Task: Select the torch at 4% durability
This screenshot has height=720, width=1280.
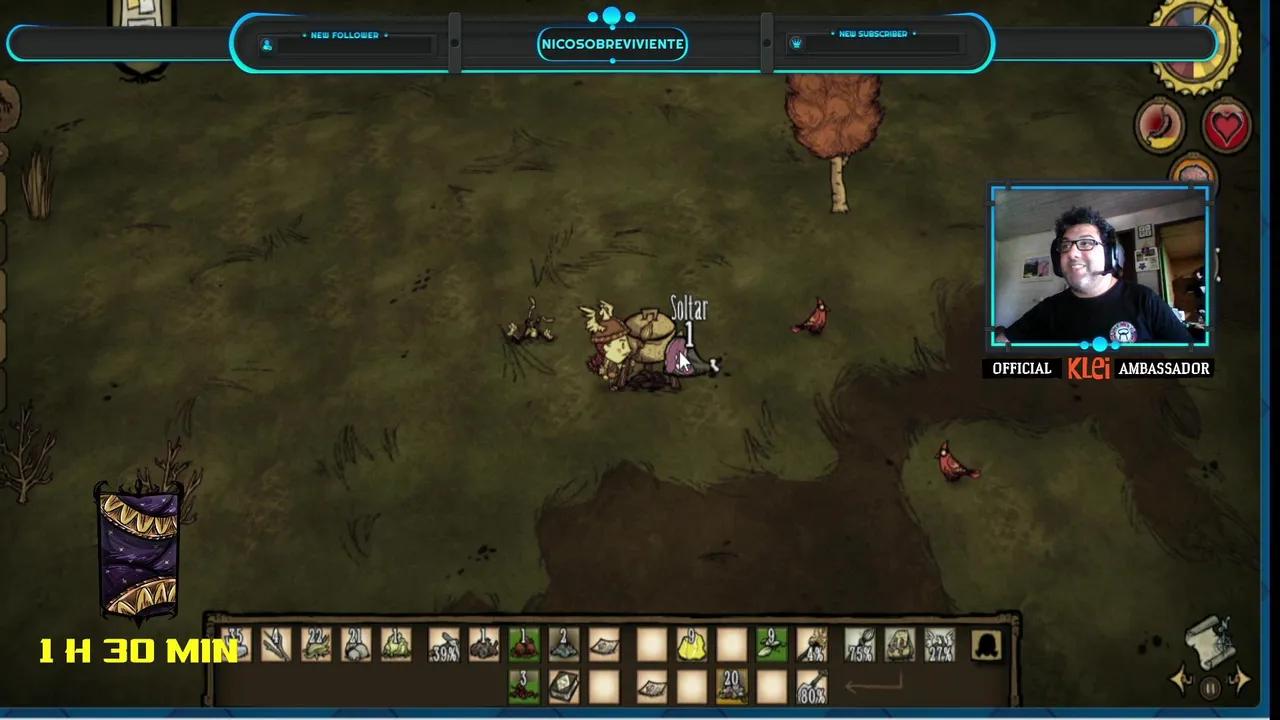Action: coord(812,645)
